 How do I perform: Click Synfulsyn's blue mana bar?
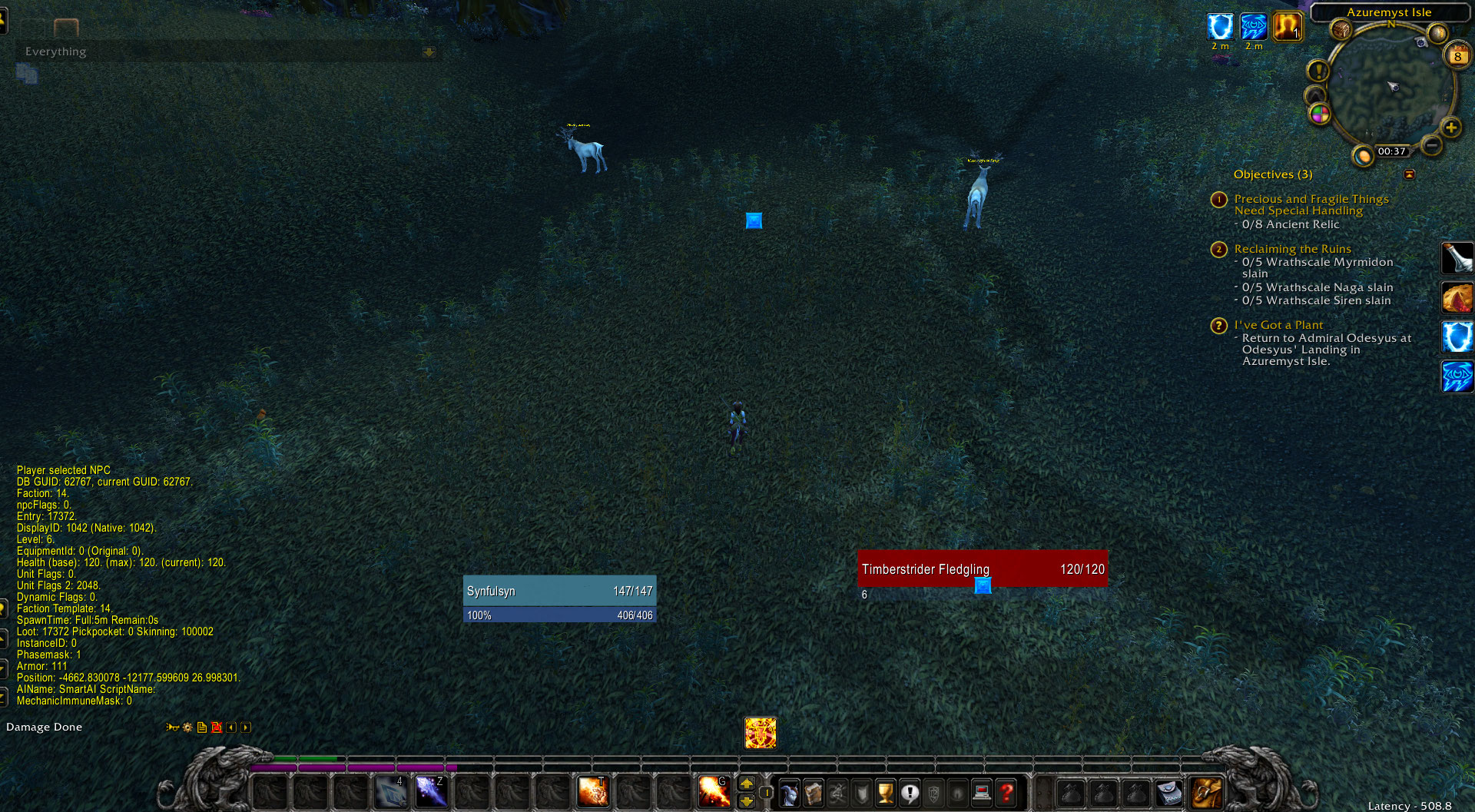pyautogui.click(x=559, y=615)
